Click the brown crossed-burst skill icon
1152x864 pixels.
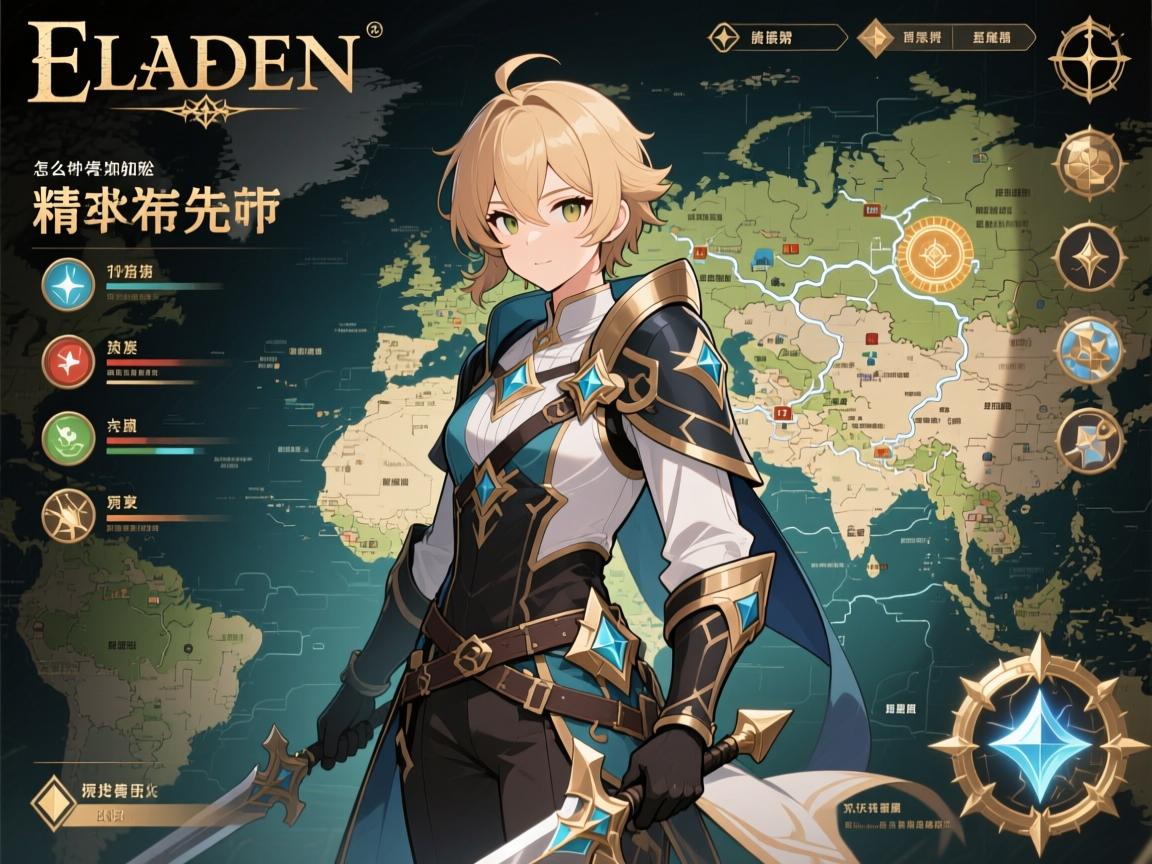69,515
